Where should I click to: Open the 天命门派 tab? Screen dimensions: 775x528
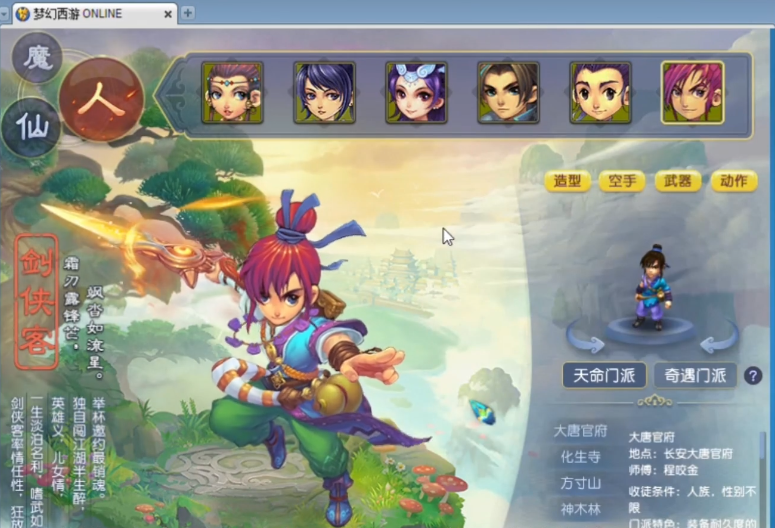pos(603,375)
